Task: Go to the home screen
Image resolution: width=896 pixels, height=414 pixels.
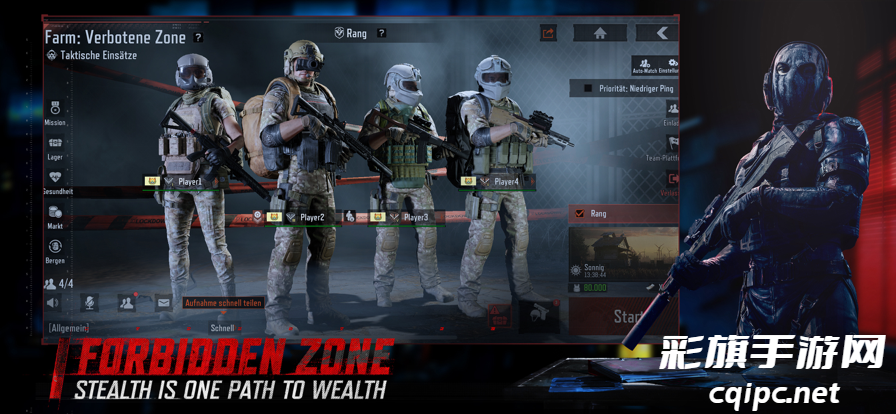Action: tap(600, 33)
